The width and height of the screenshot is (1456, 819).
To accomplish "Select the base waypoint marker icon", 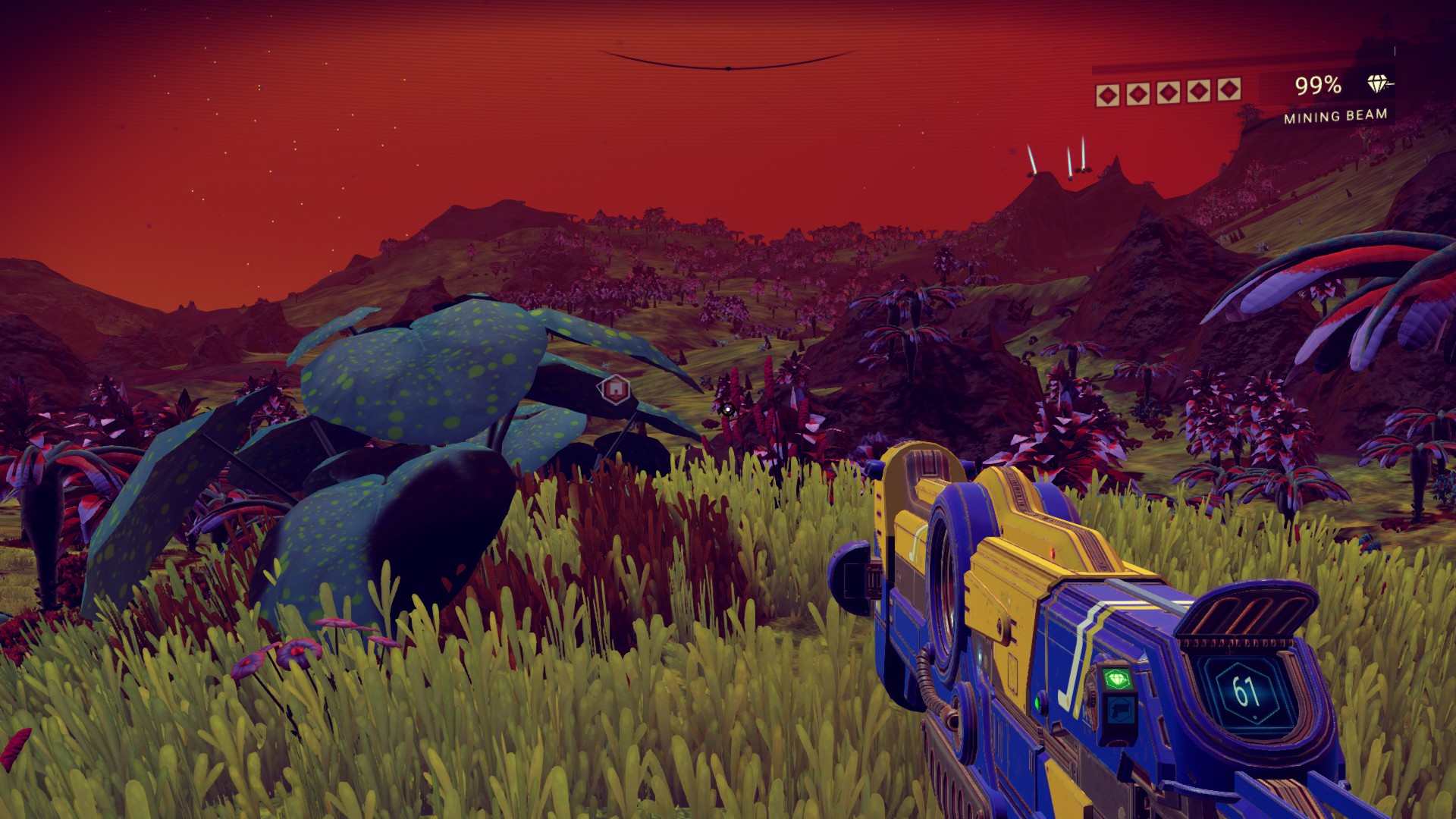I will 616,389.
